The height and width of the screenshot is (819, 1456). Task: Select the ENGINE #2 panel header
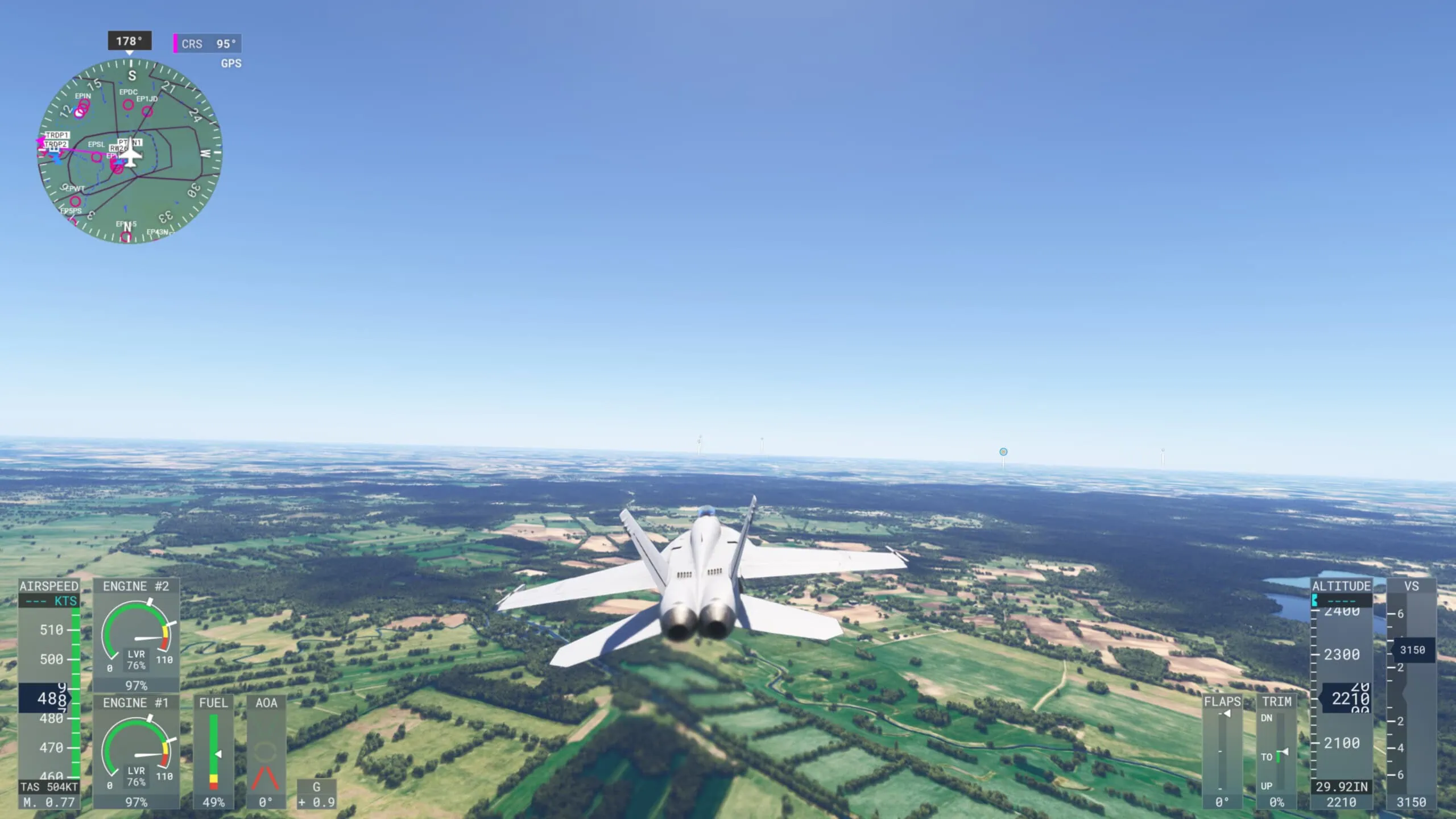[x=135, y=586]
